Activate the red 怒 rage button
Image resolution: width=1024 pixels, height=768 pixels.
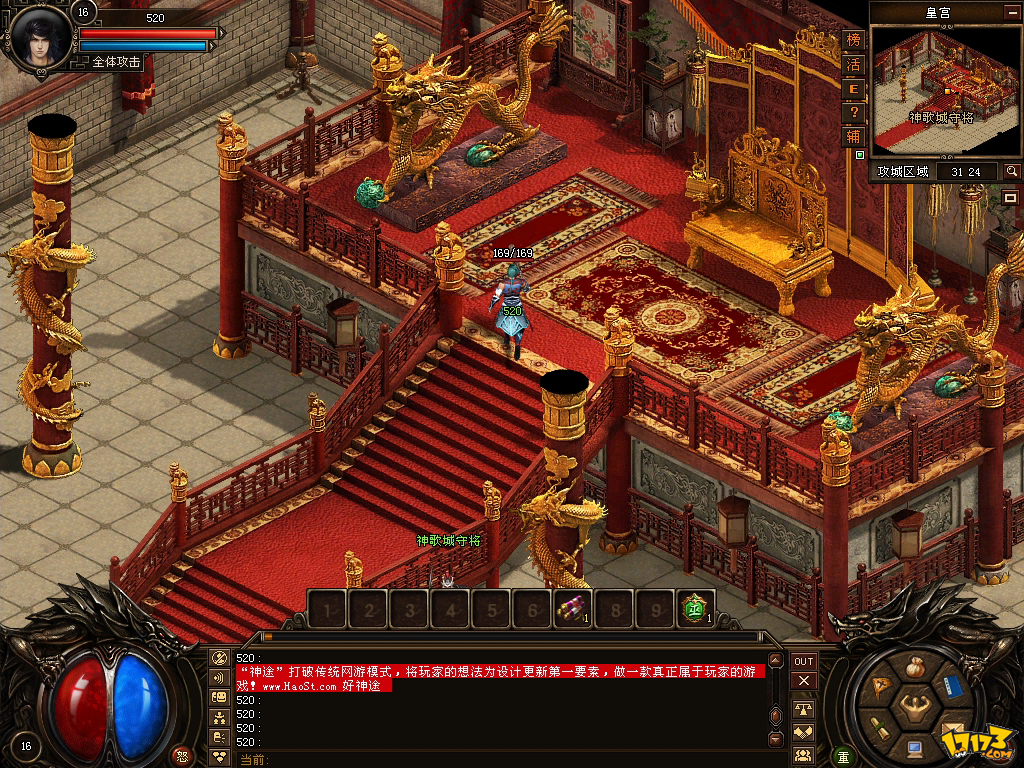(x=181, y=755)
